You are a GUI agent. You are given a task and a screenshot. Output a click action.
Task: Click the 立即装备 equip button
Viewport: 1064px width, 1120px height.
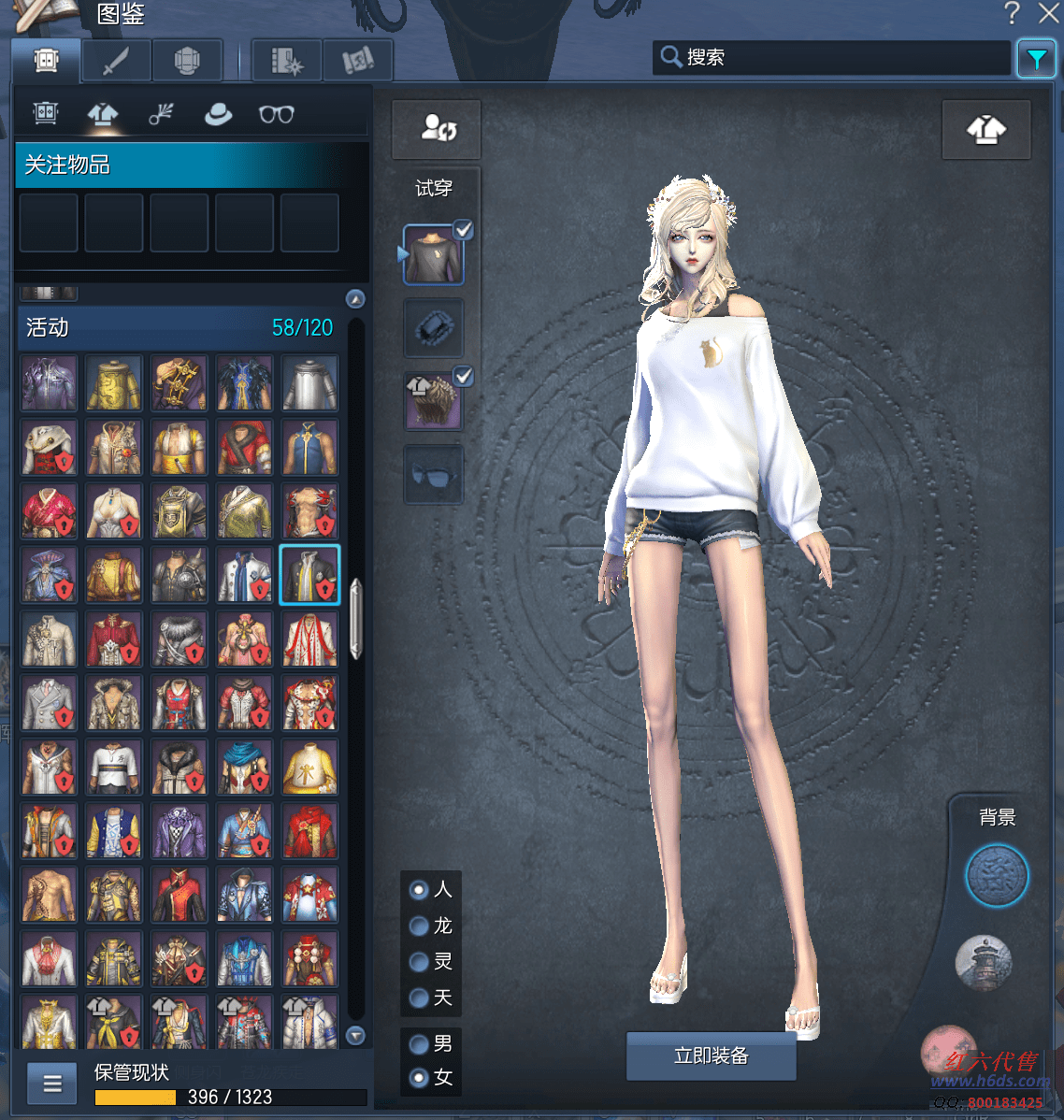pos(711,1056)
